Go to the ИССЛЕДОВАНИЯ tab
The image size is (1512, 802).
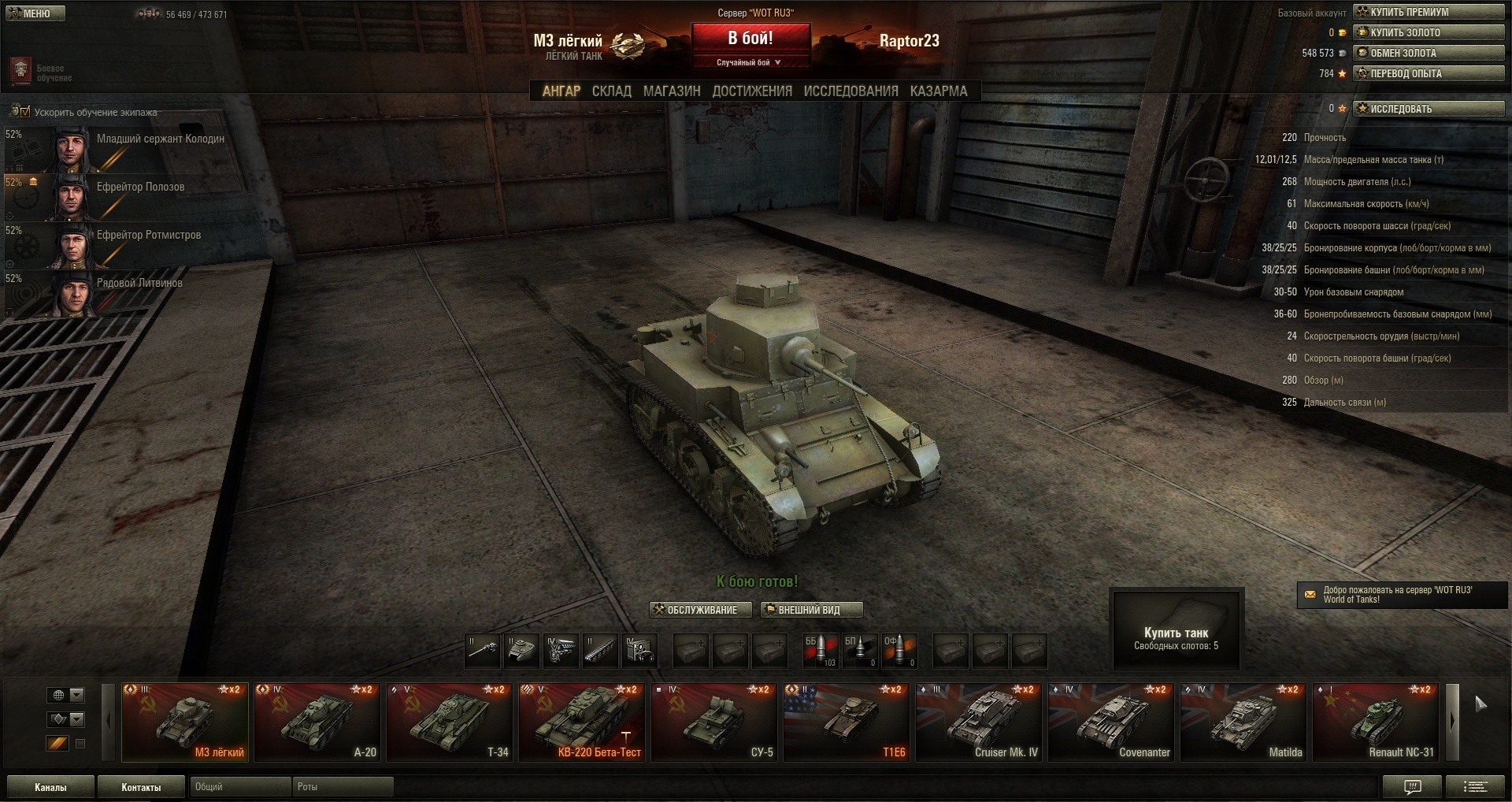850,91
